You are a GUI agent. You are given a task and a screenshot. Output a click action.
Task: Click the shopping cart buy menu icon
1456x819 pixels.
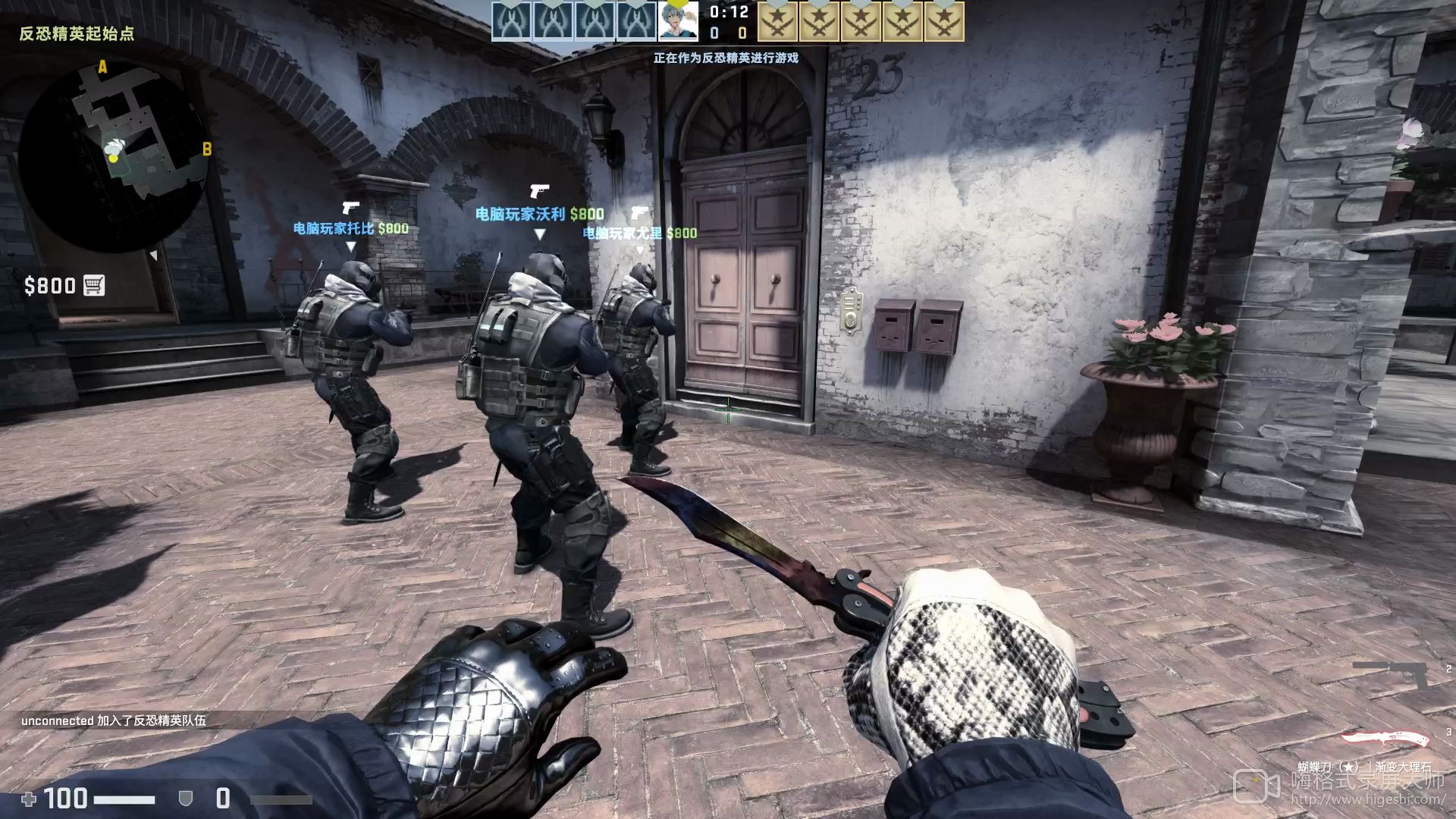[x=93, y=286]
